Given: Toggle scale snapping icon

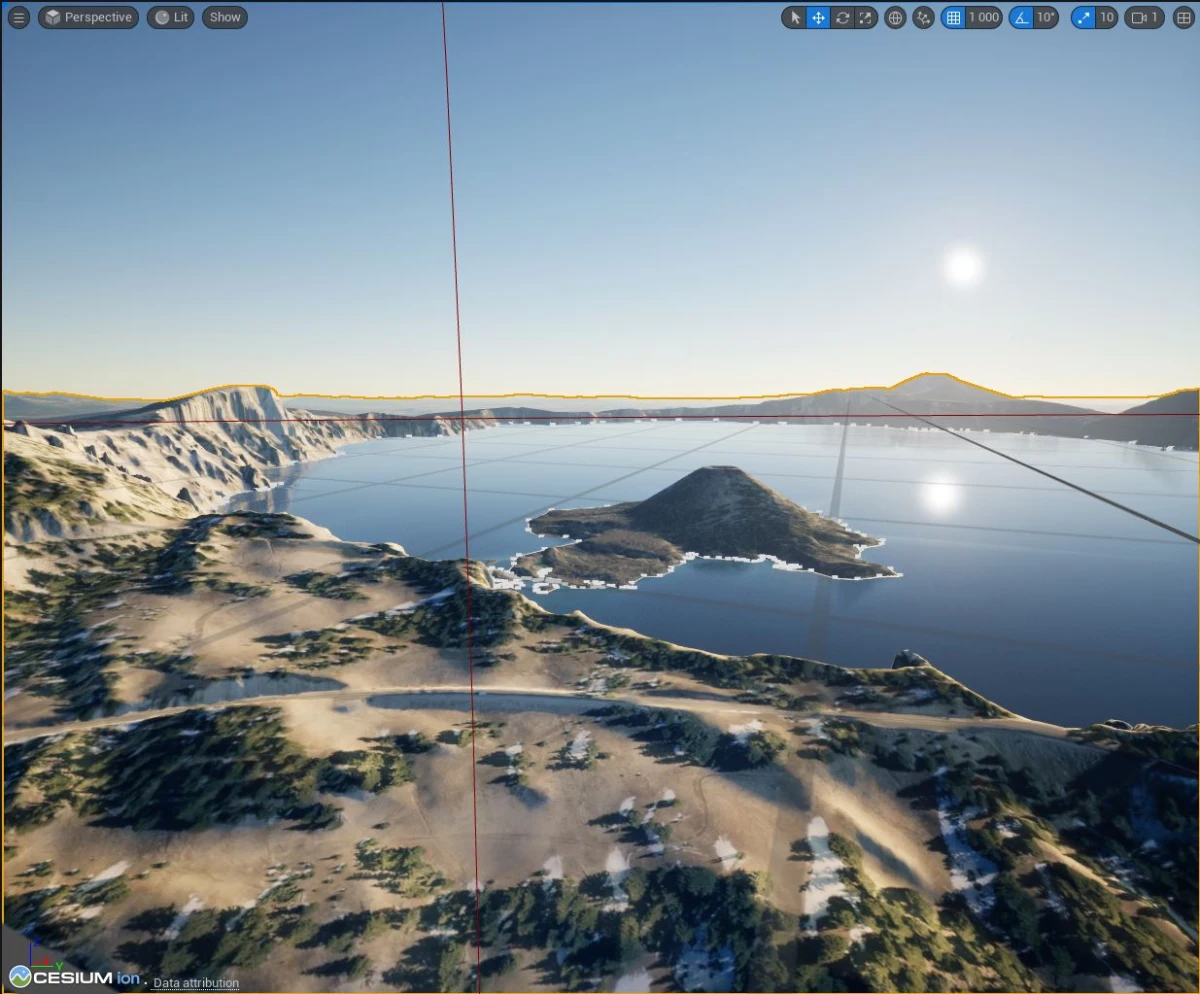Looking at the screenshot, I should pyautogui.click(x=1083, y=17).
